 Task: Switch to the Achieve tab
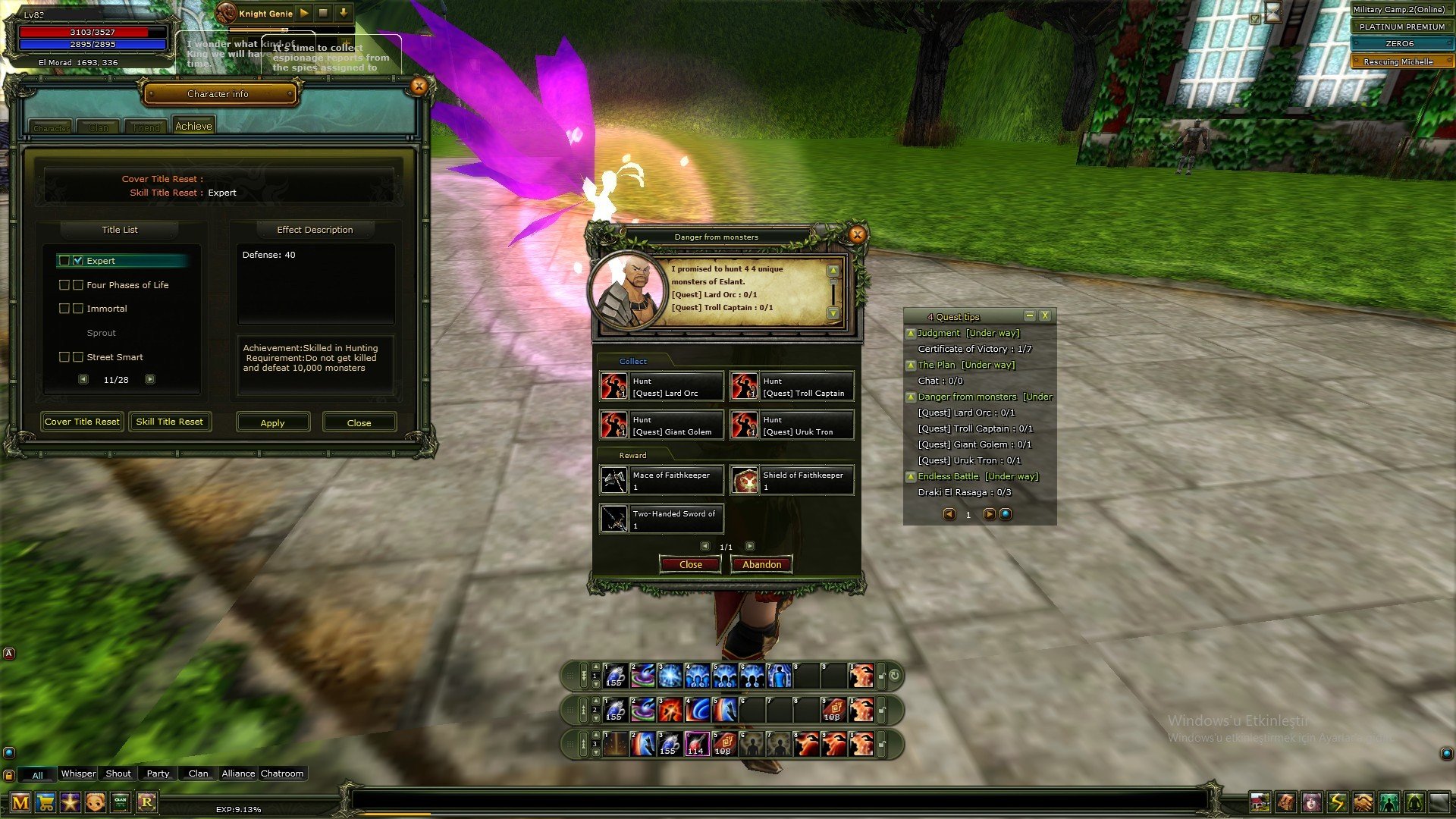pos(193,126)
